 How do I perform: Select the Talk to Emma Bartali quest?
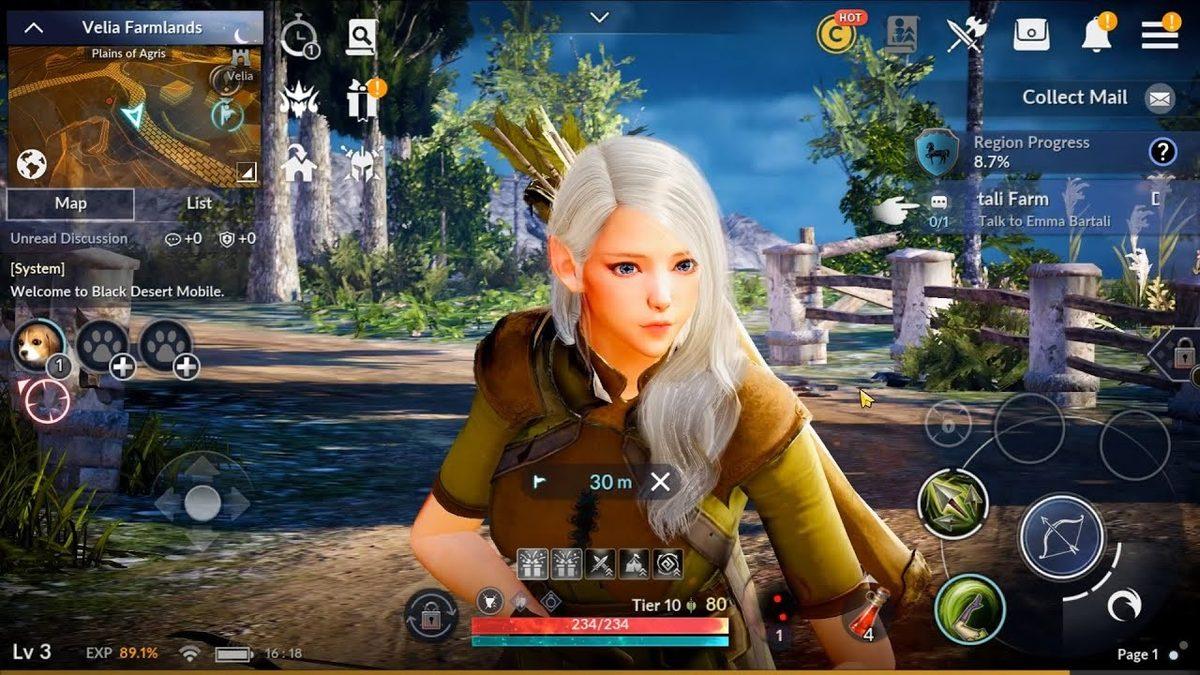(1043, 209)
